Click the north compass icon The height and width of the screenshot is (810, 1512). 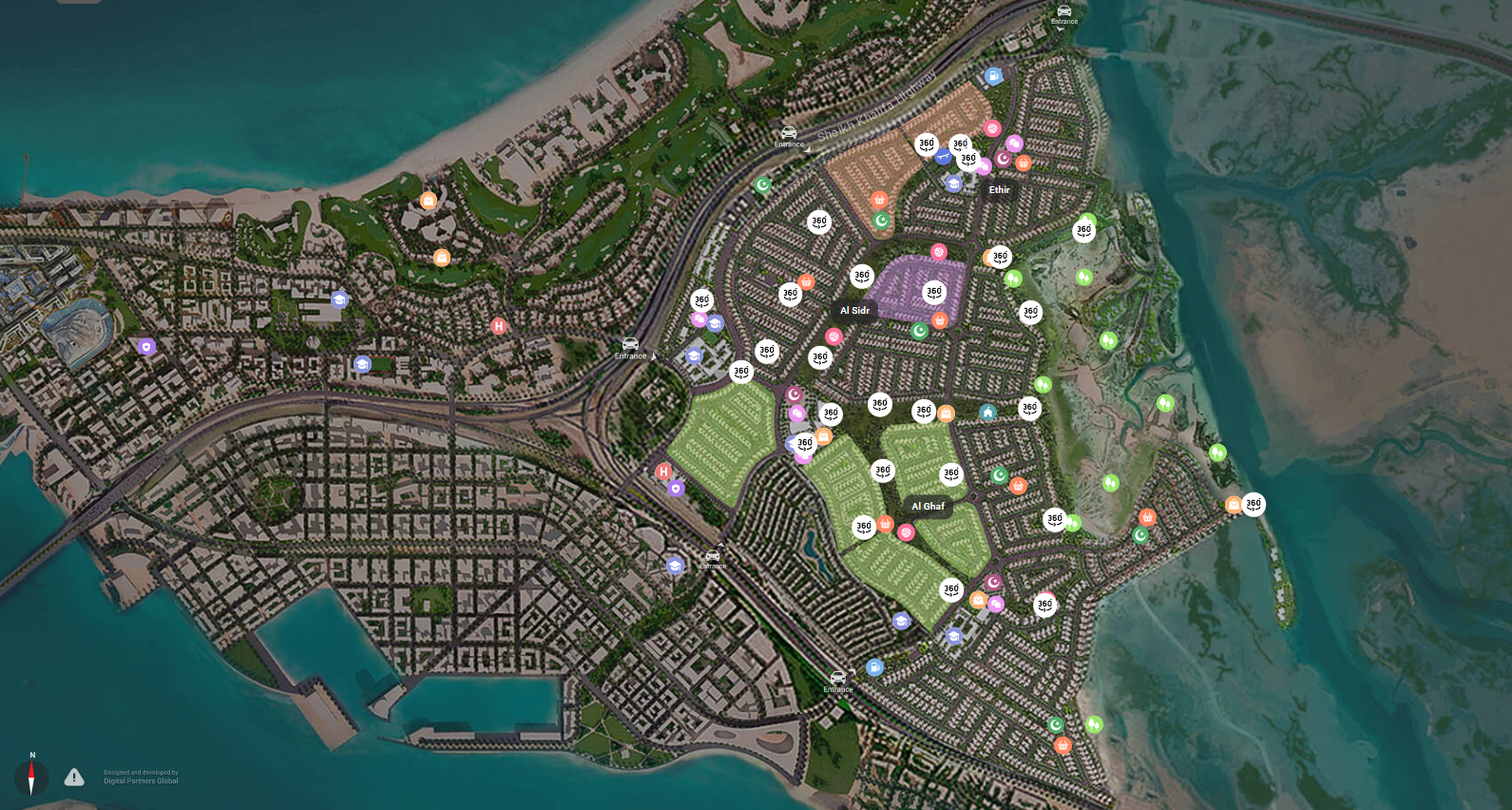(x=31, y=777)
